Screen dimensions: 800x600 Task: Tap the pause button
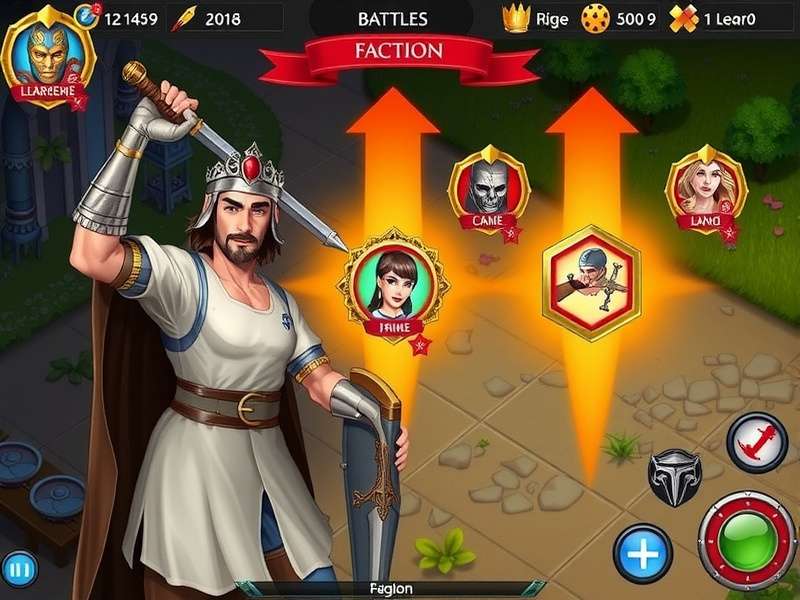(19, 571)
